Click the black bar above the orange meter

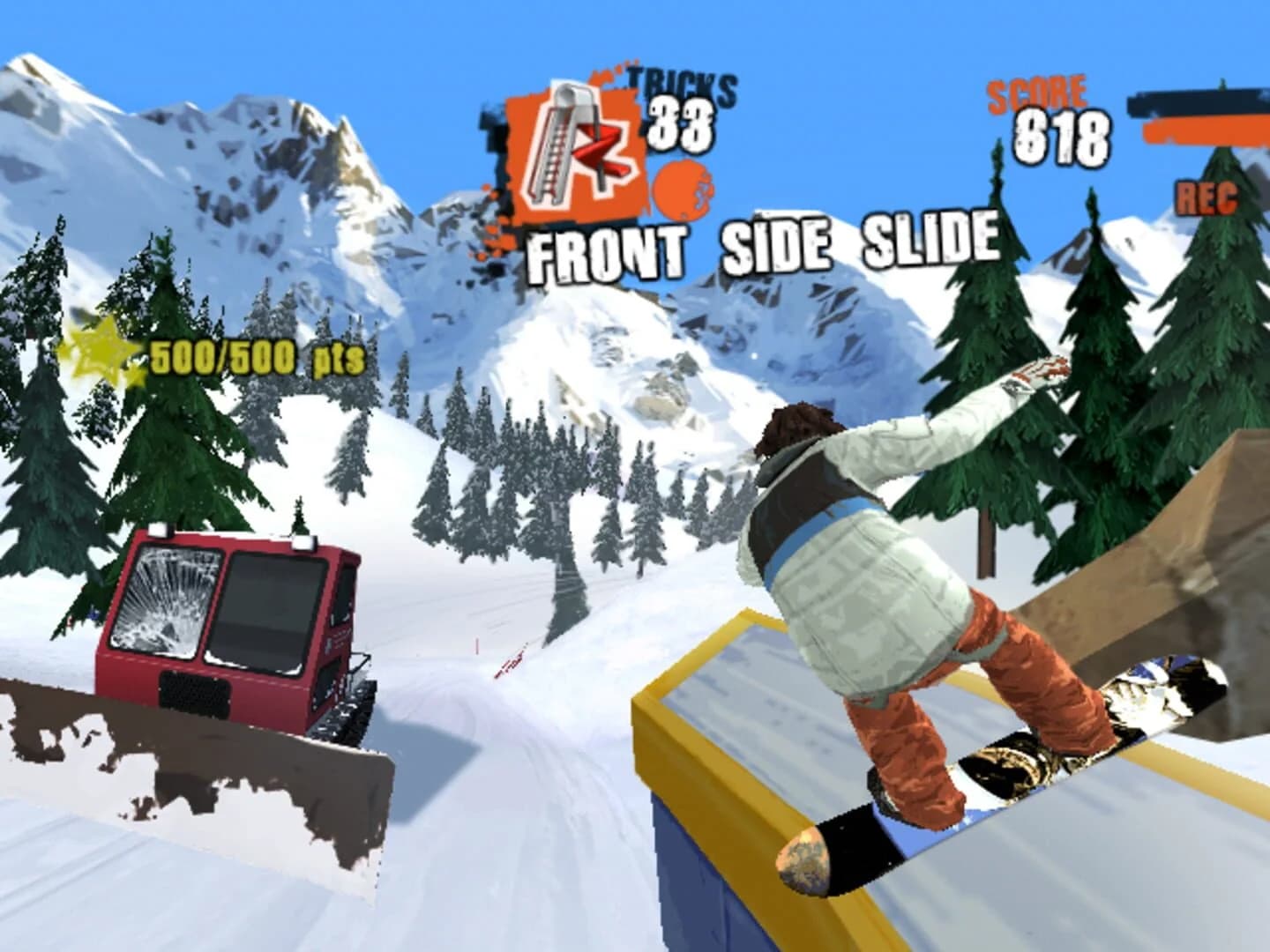coord(1199,106)
